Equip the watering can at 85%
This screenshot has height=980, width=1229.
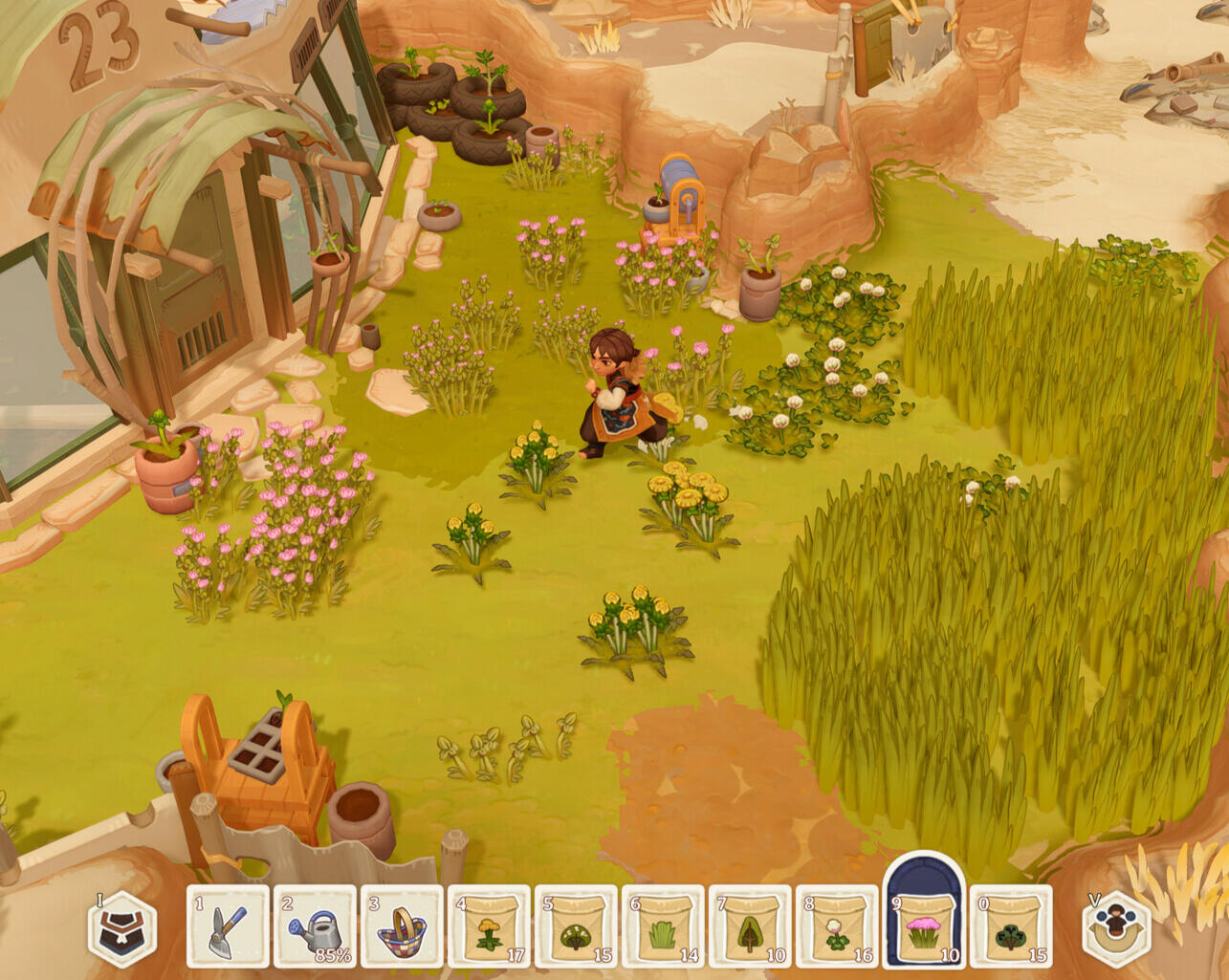point(315,927)
